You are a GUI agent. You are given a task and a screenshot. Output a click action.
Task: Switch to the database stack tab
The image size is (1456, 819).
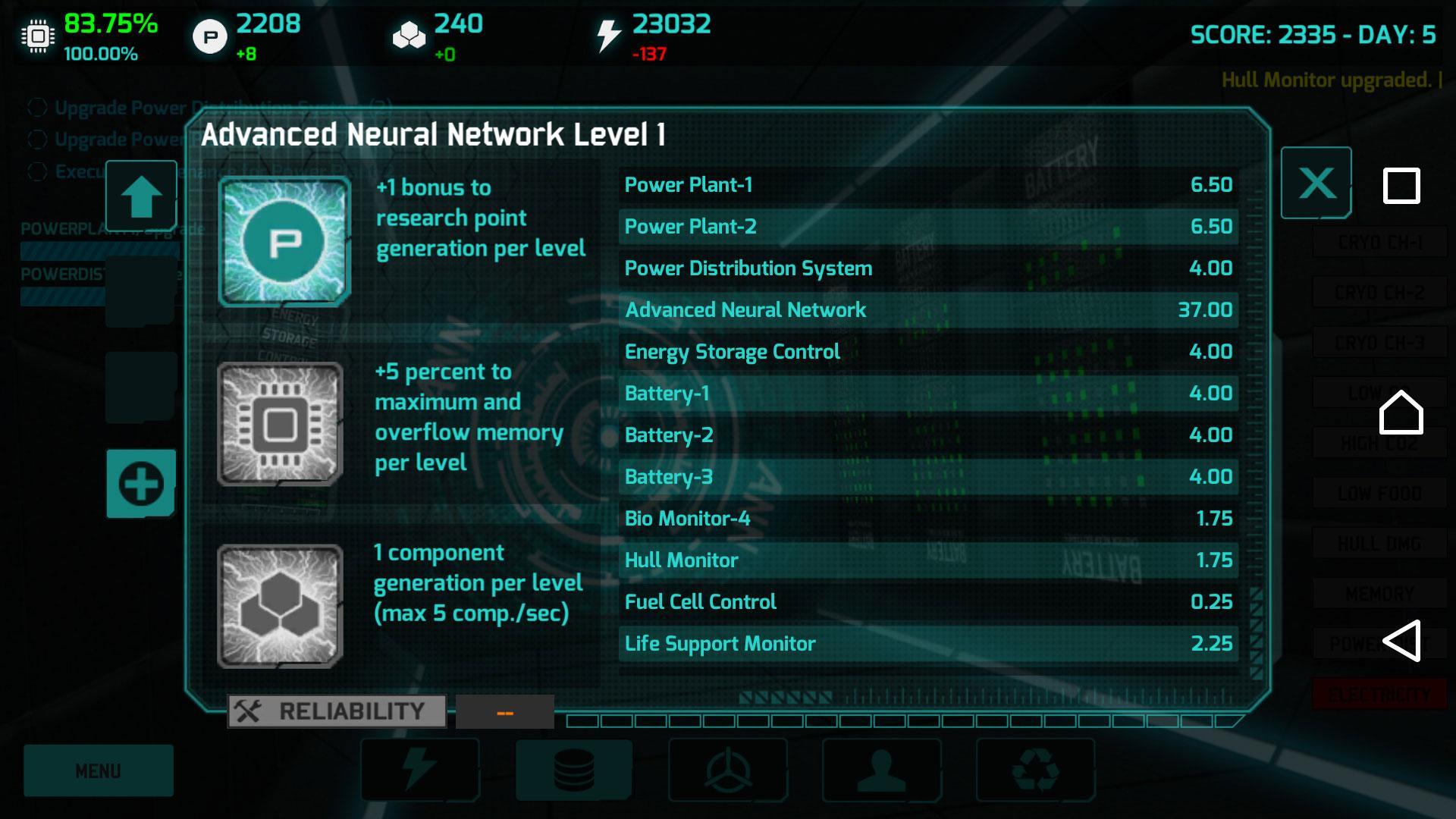(x=574, y=770)
